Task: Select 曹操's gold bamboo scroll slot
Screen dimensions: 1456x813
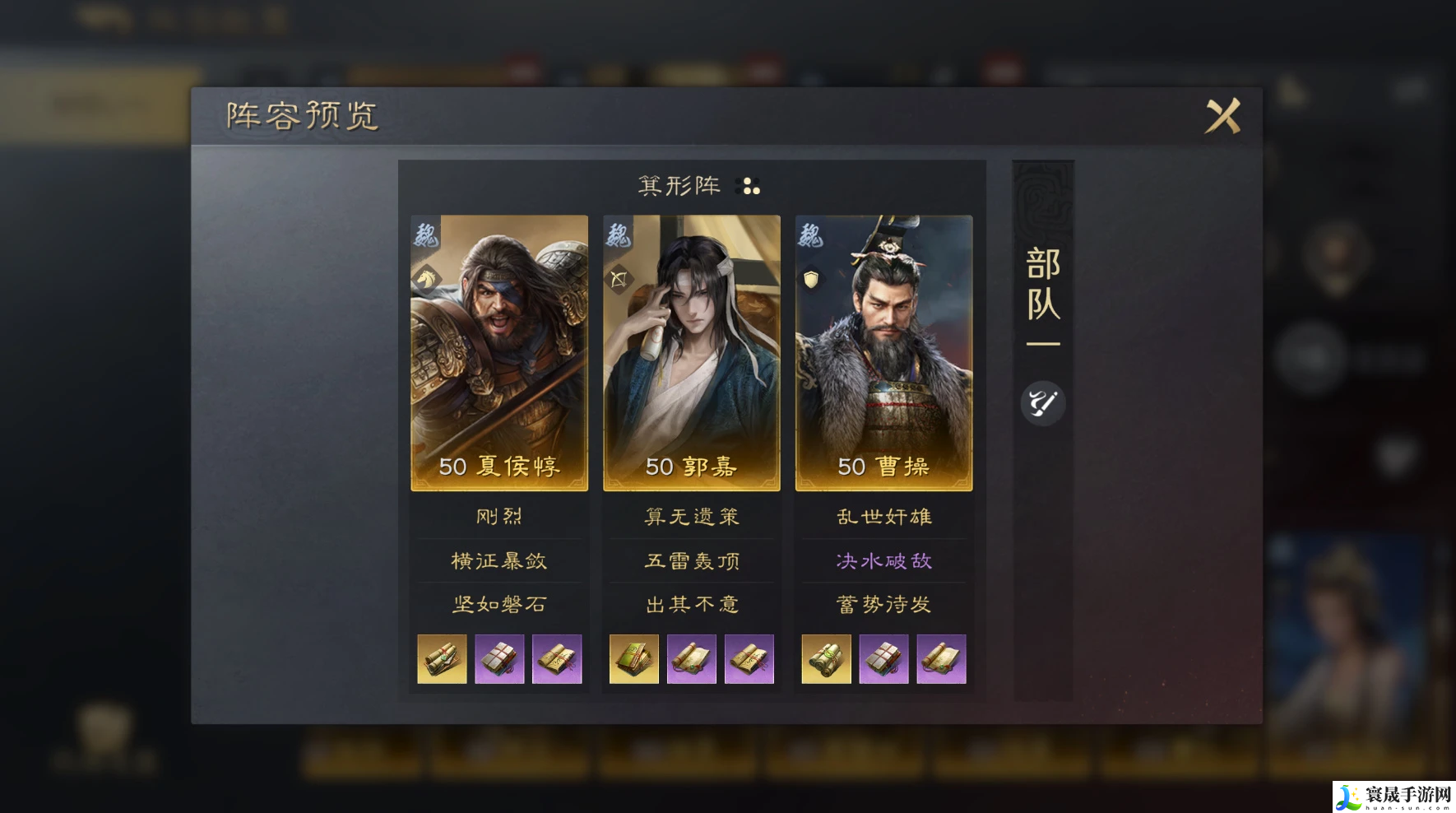Action: (x=826, y=659)
